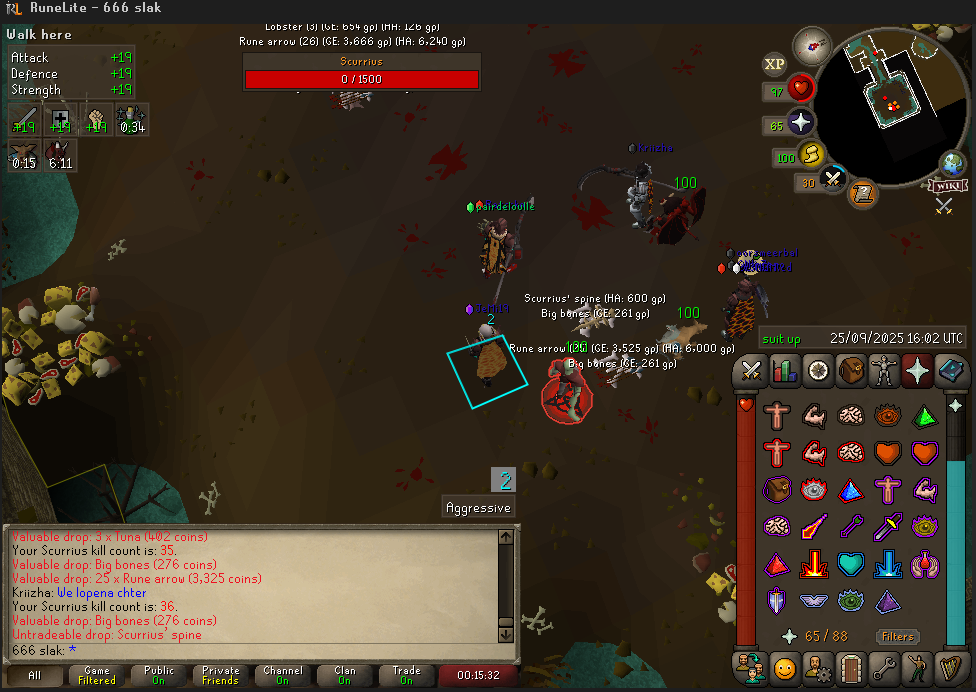Show the Worn Equipment tab

884,371
